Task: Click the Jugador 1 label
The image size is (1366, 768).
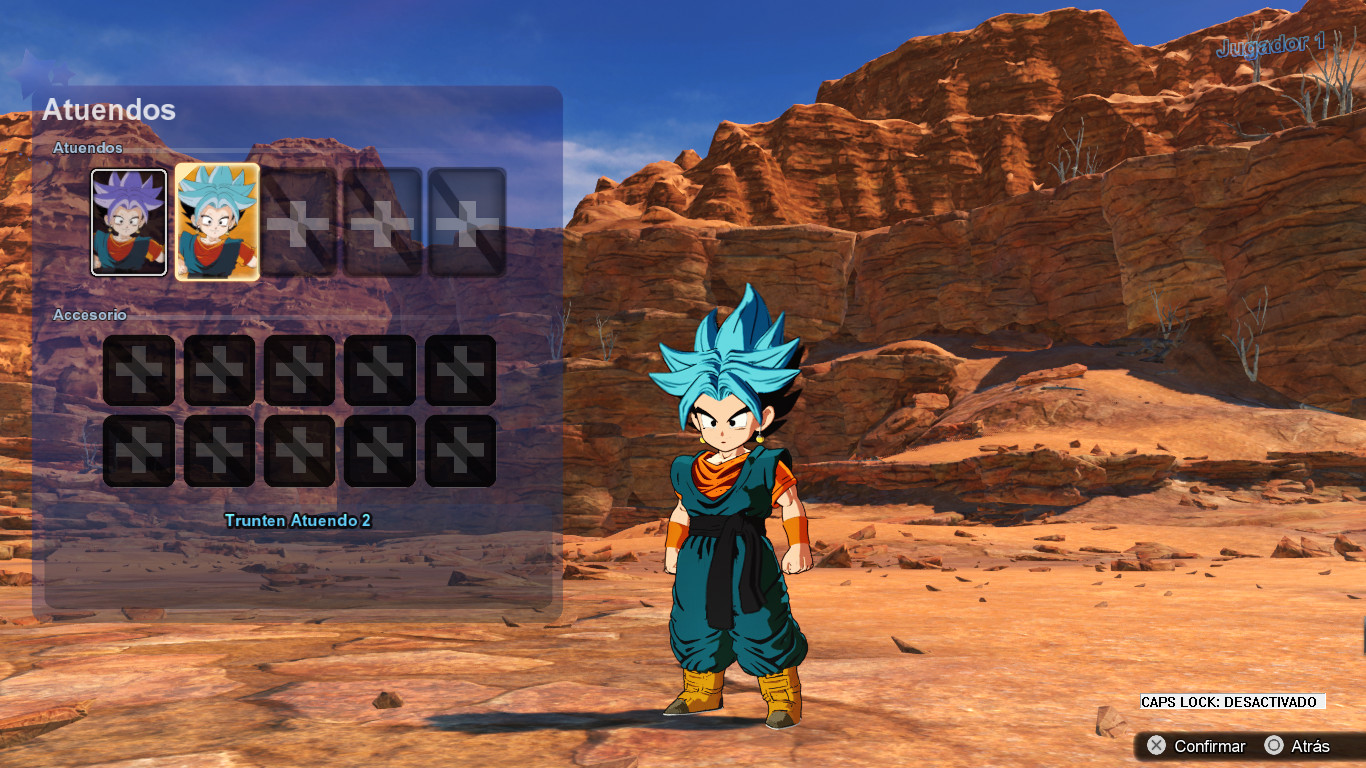Action: tap(1272, 45)
